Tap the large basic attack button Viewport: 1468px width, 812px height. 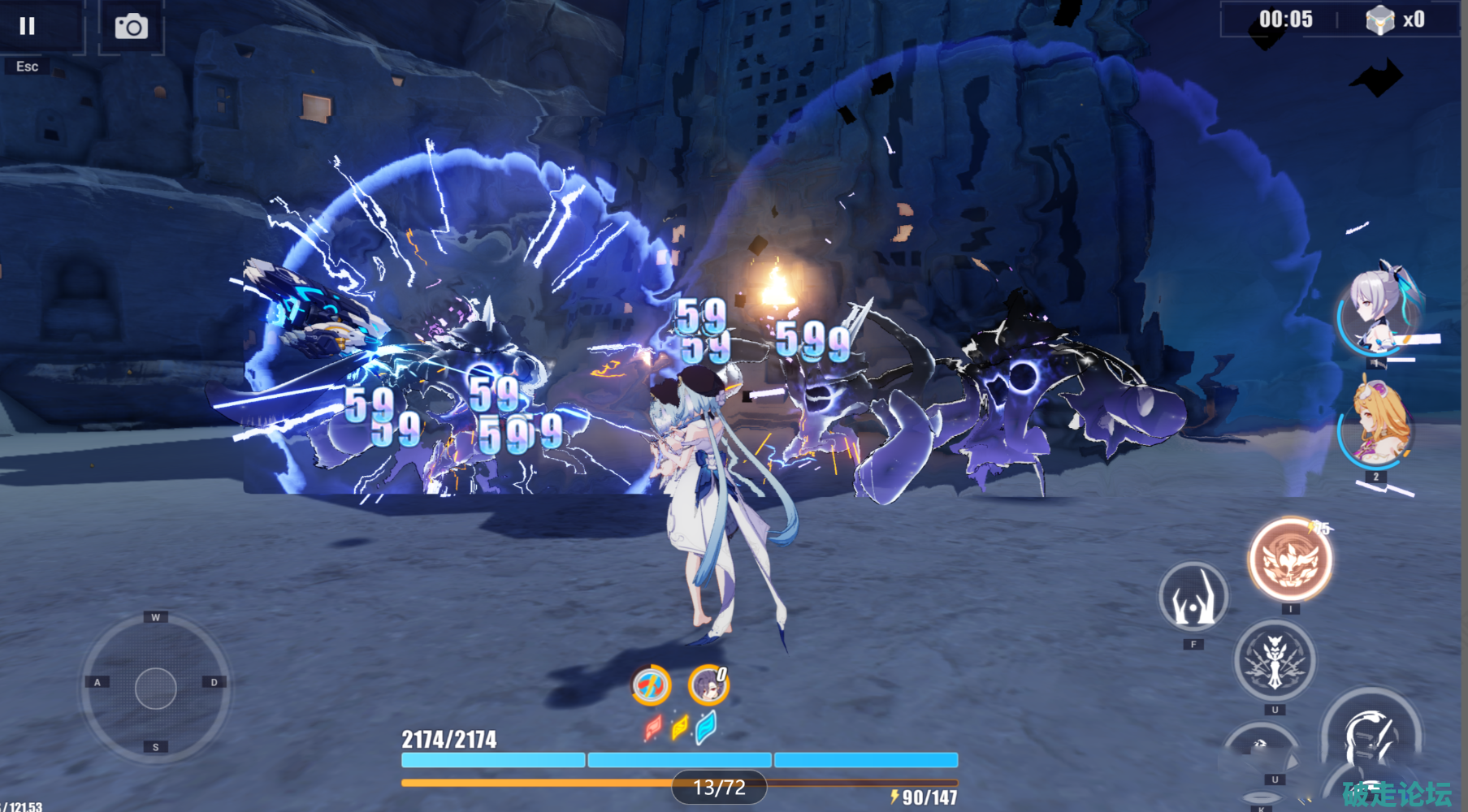coord(1371,739)
